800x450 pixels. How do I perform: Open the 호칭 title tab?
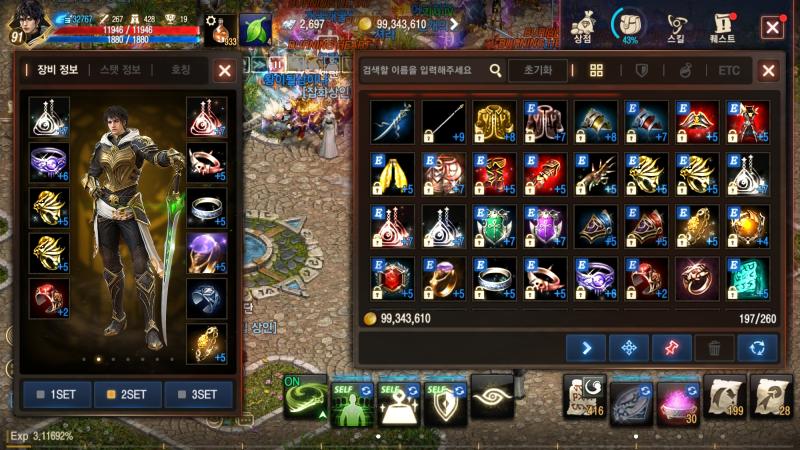(181, 70)
